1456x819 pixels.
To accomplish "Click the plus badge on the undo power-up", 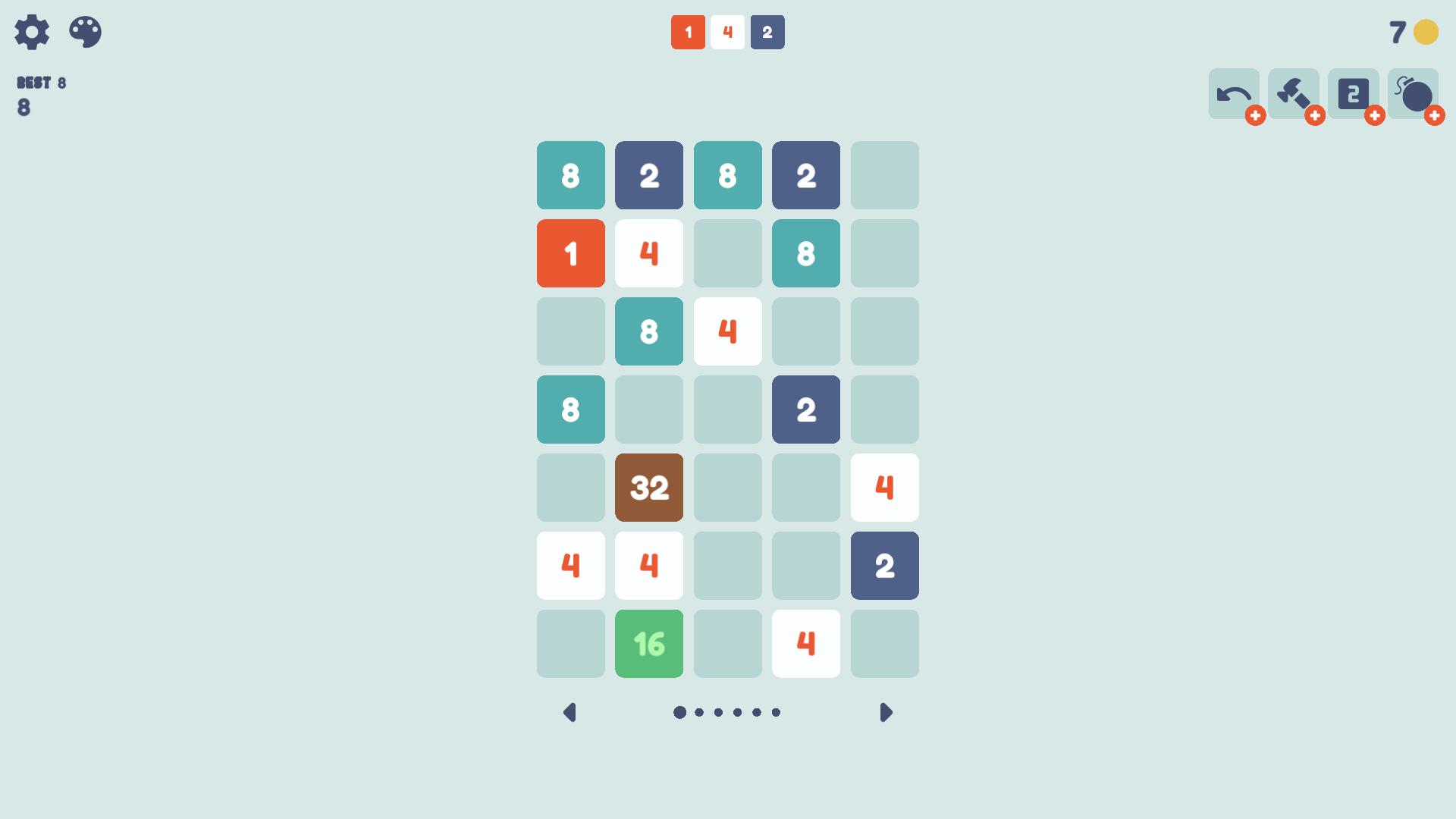I will click(x=1255, y=117).
